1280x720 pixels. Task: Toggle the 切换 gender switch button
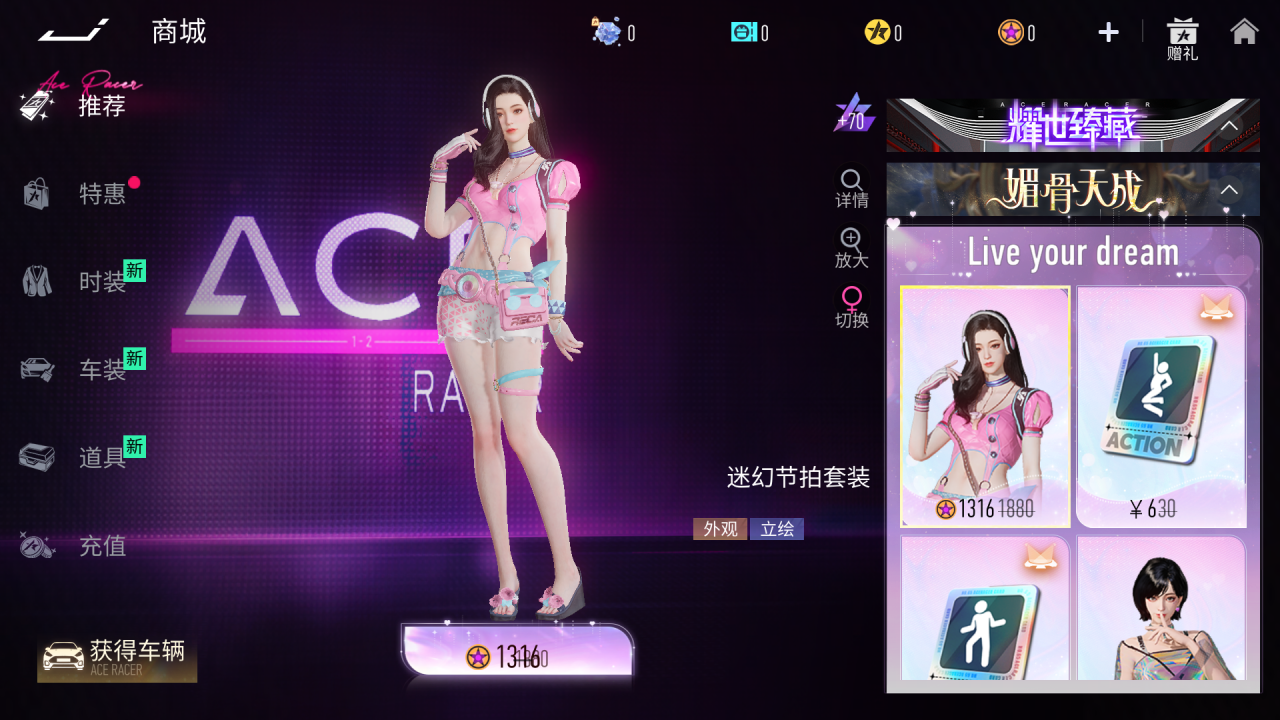pos(852,308)
